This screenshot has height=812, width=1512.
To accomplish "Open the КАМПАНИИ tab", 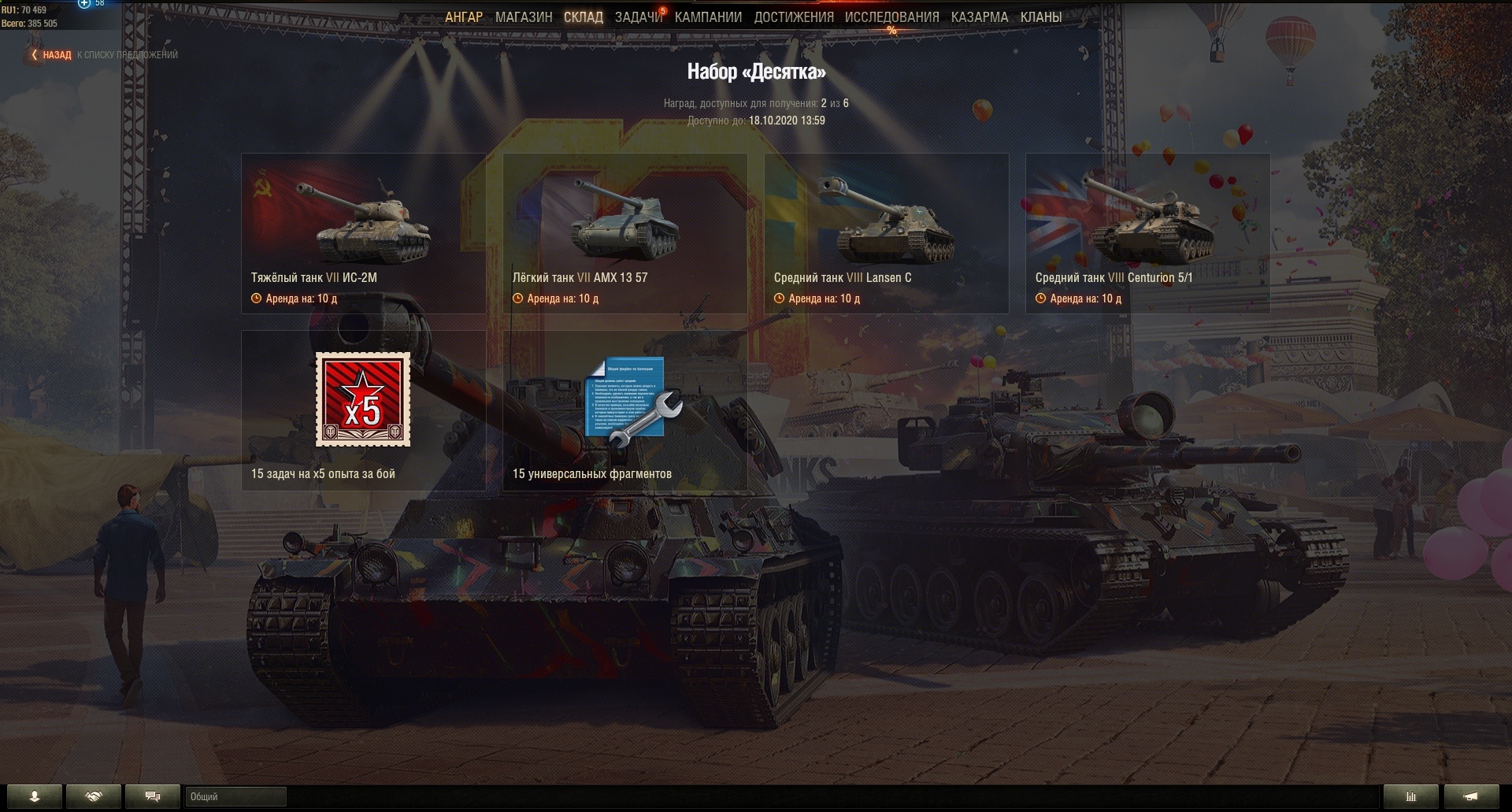I will tap(708, 17).
